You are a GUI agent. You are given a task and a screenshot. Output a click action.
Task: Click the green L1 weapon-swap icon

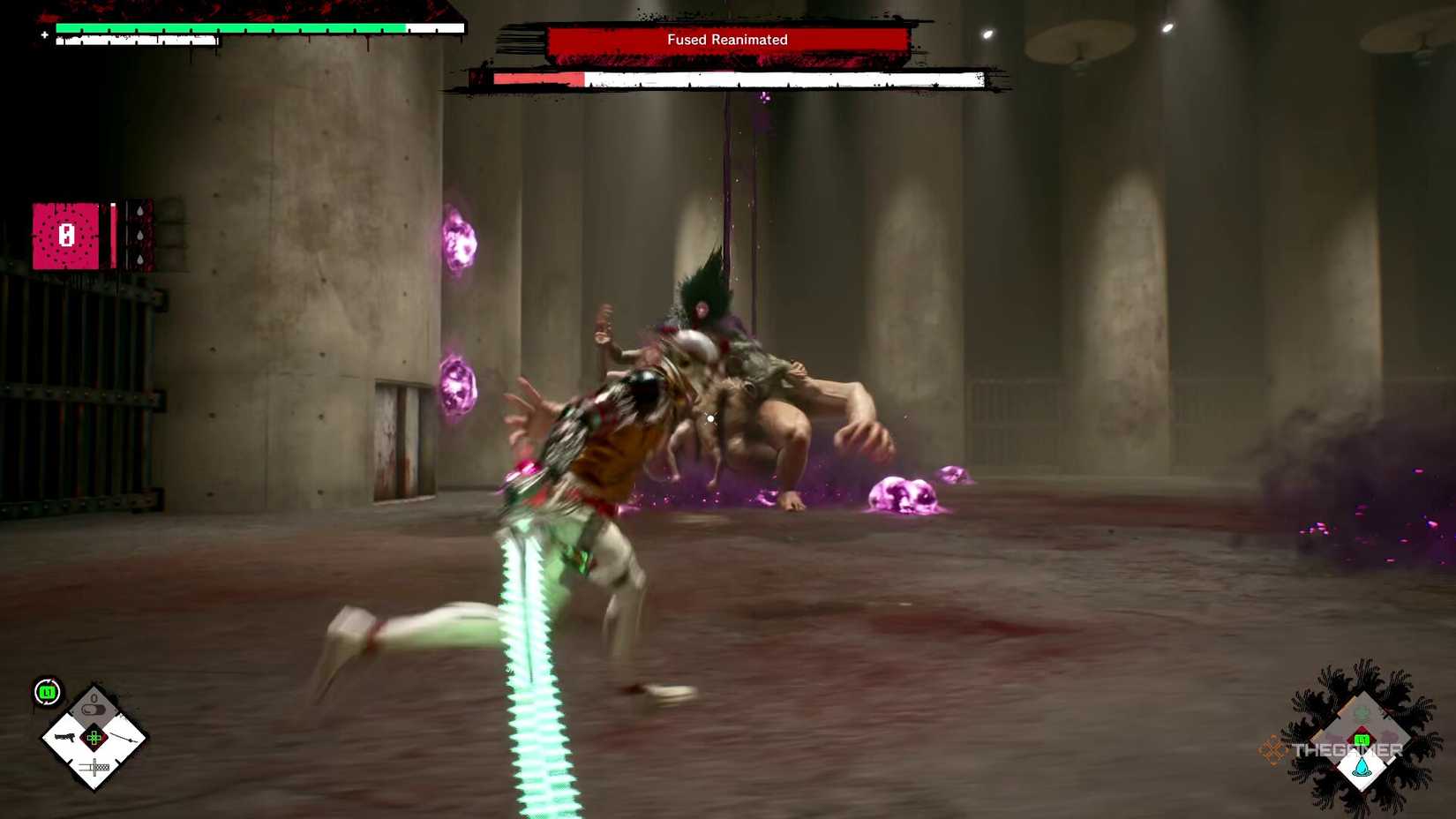point(47,691)
